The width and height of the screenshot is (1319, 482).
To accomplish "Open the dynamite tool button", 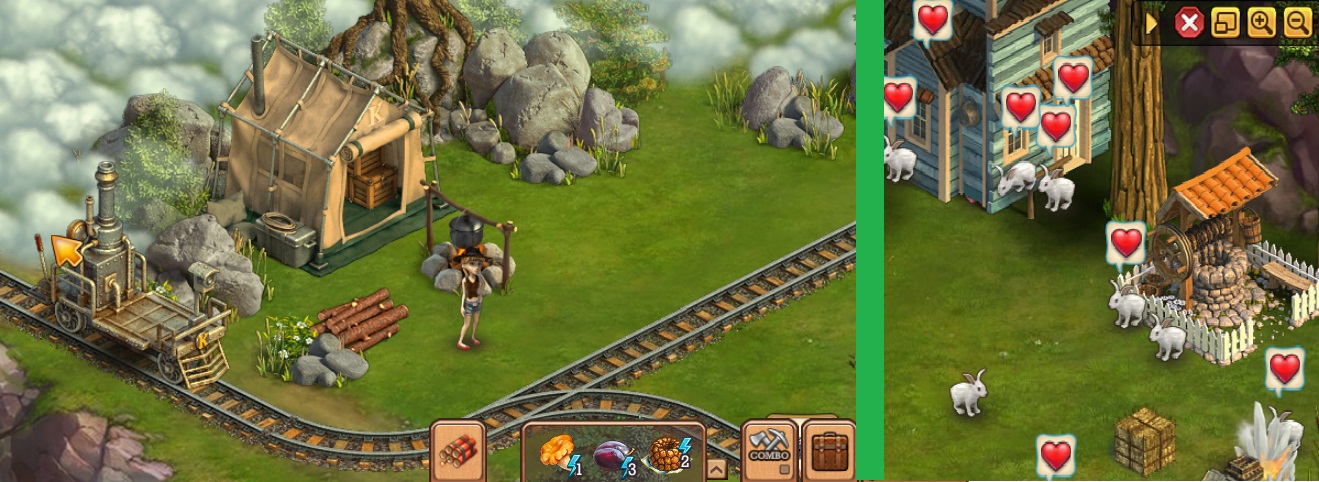I will 457,451.
